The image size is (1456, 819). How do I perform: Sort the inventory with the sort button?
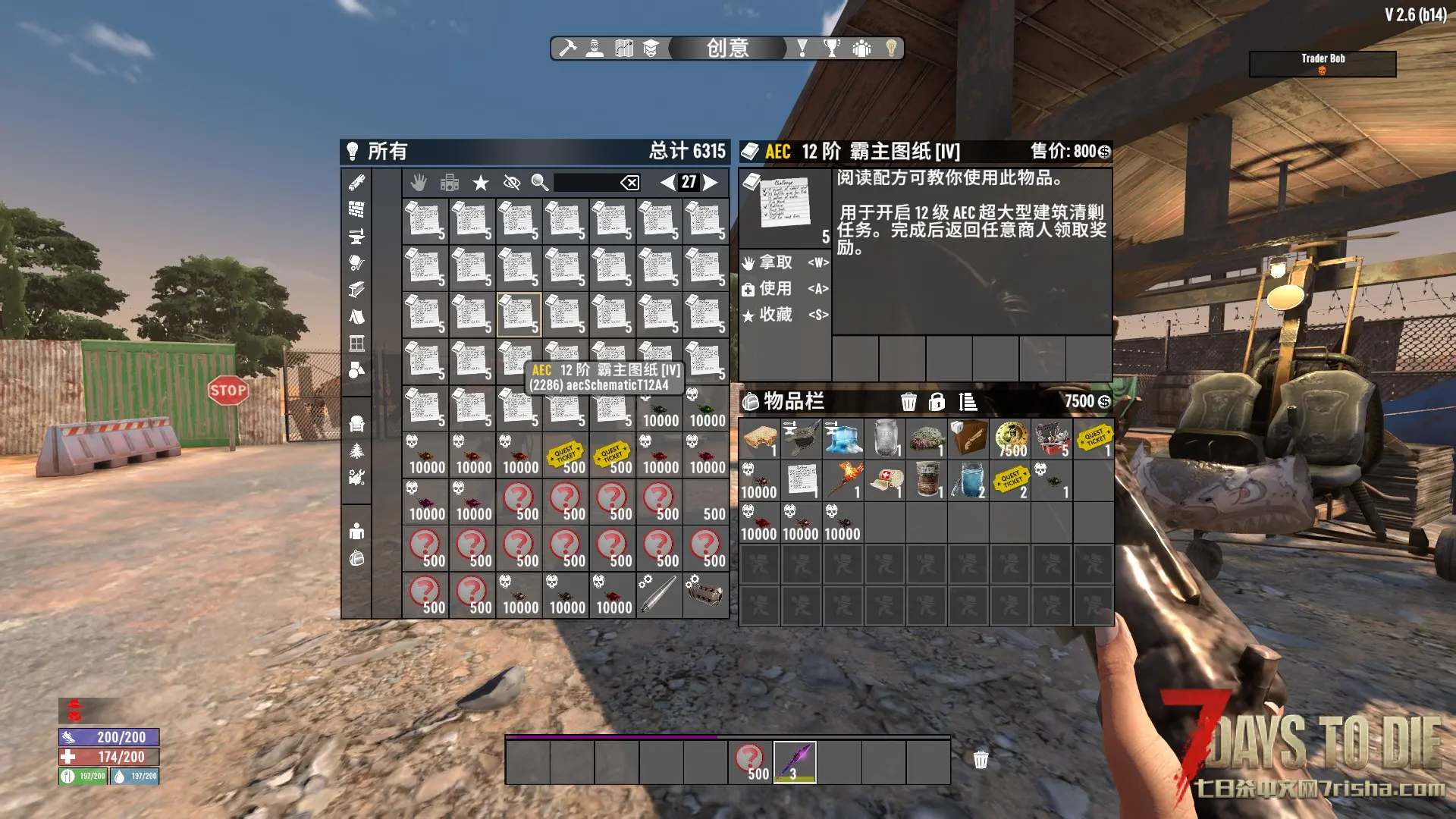point(968,402)
